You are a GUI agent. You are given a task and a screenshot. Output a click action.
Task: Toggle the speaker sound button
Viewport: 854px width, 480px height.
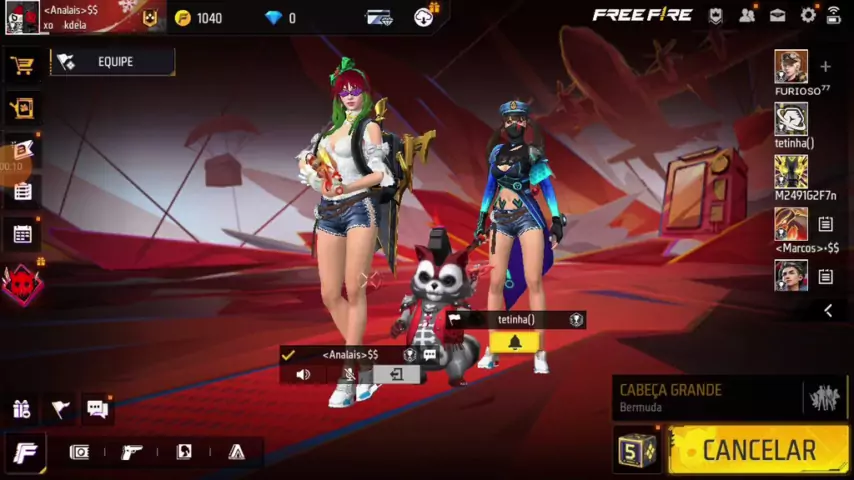tap(303, 375)
